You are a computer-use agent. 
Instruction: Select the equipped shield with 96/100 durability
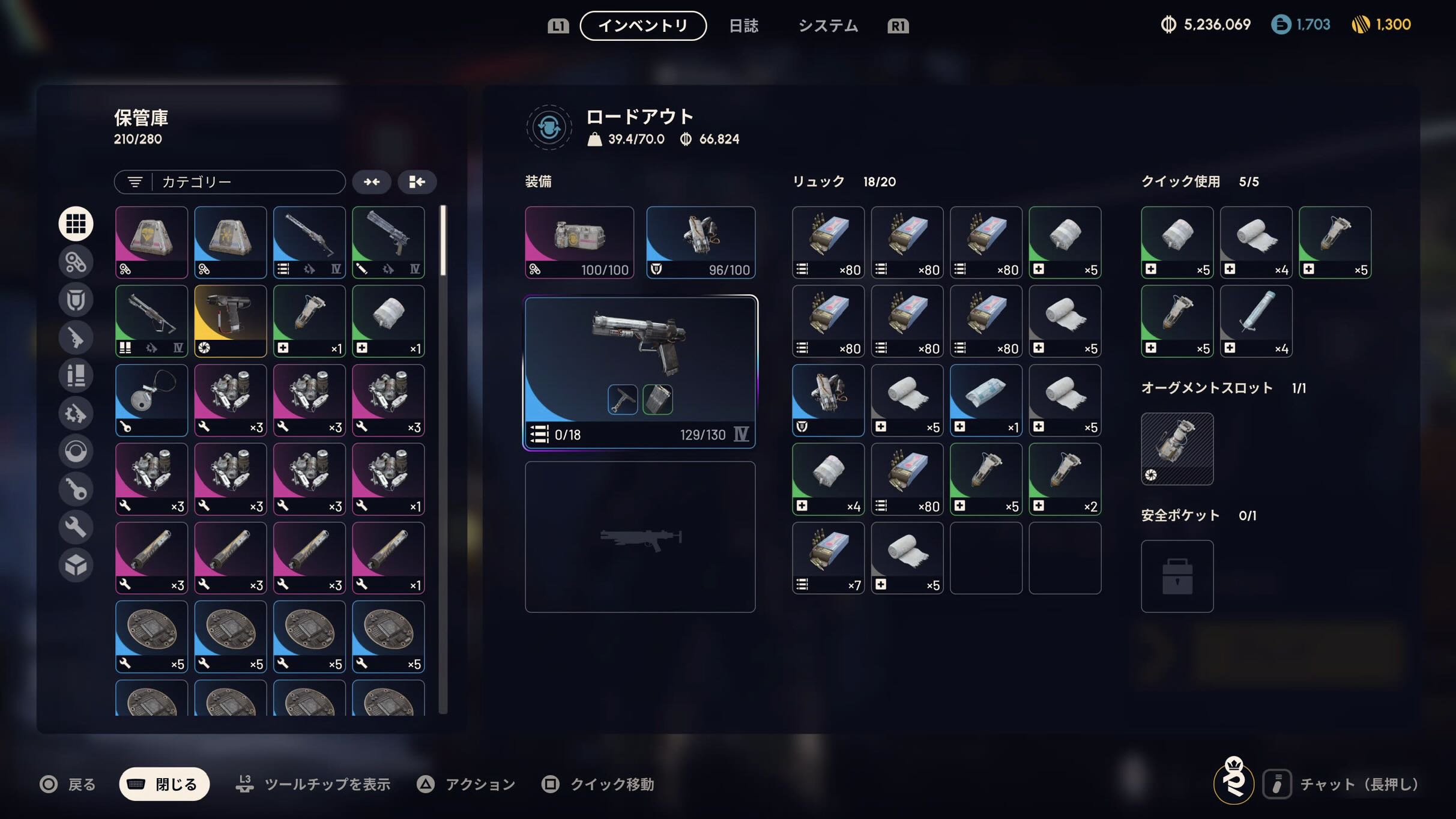[701, 242]
